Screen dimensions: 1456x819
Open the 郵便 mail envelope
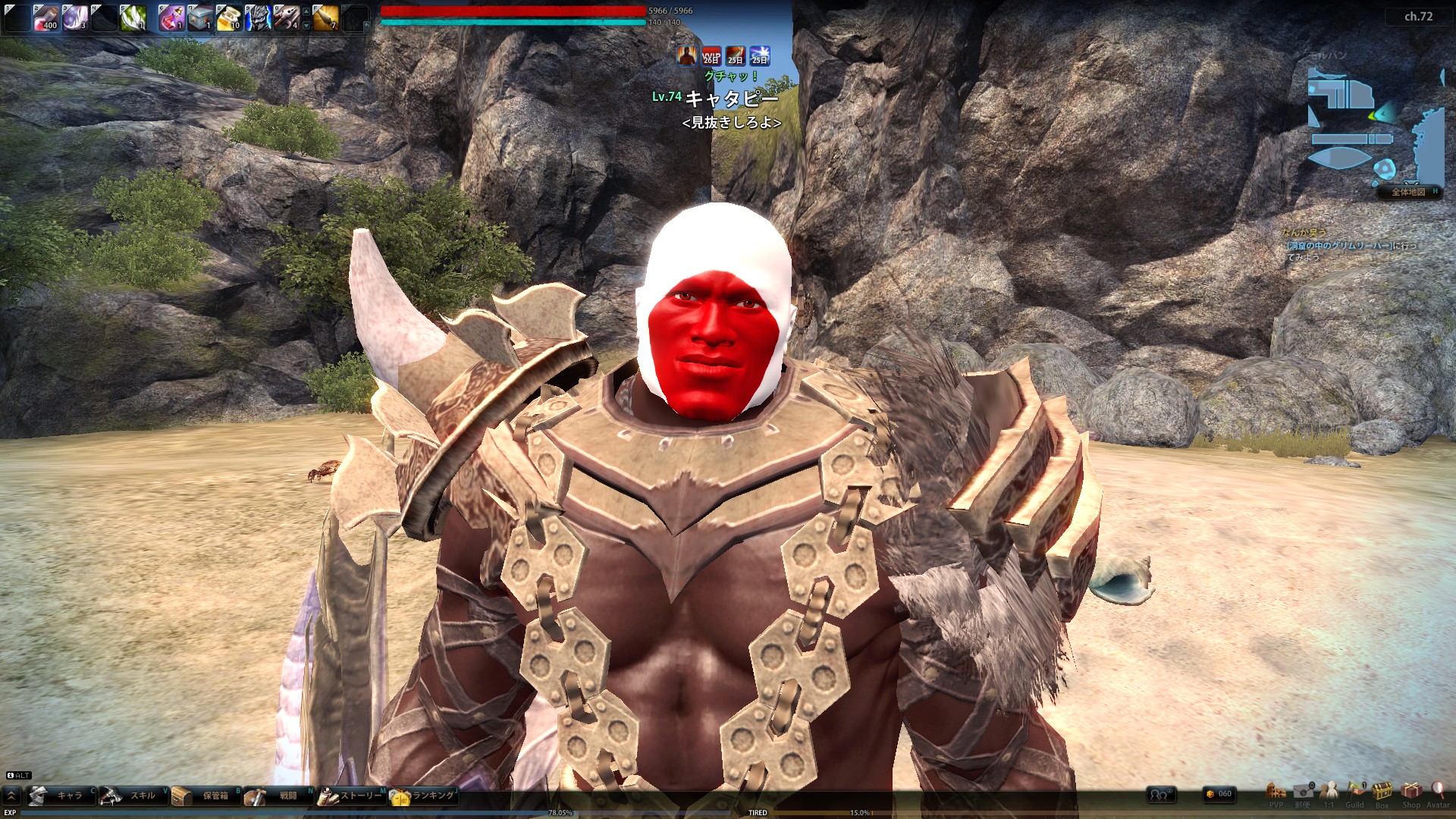(x=1303, y=794)
